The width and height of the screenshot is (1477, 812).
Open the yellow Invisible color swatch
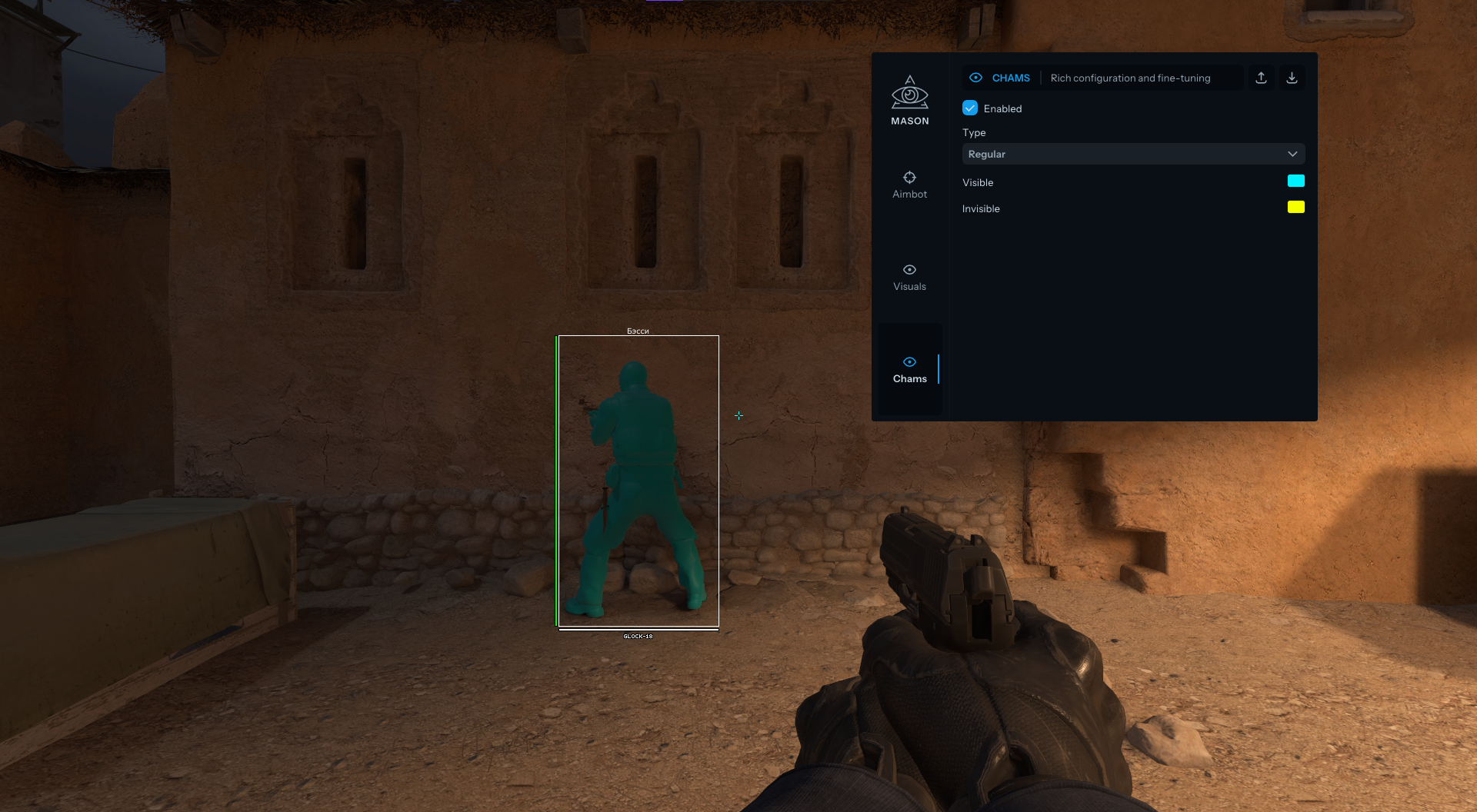[1296, 207]
